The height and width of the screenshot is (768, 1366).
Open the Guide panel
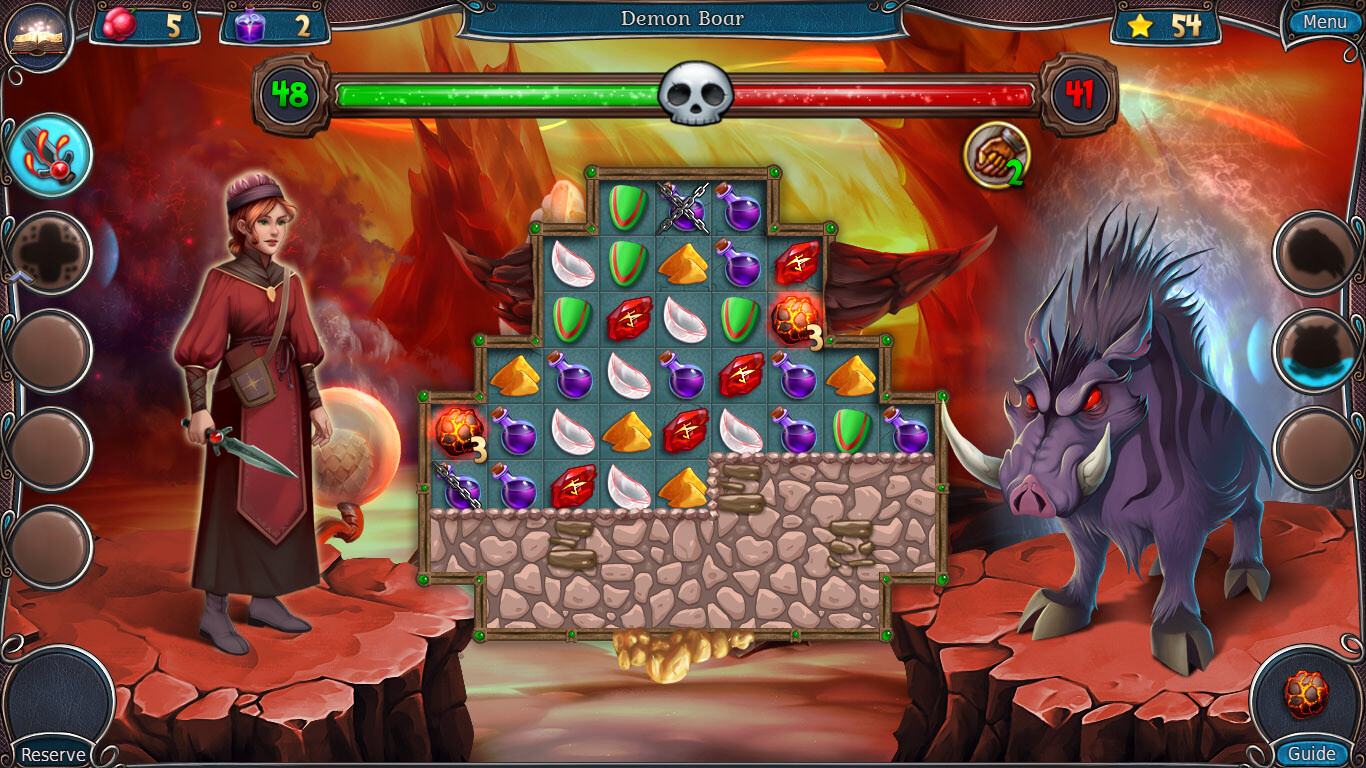(1310, 754)
